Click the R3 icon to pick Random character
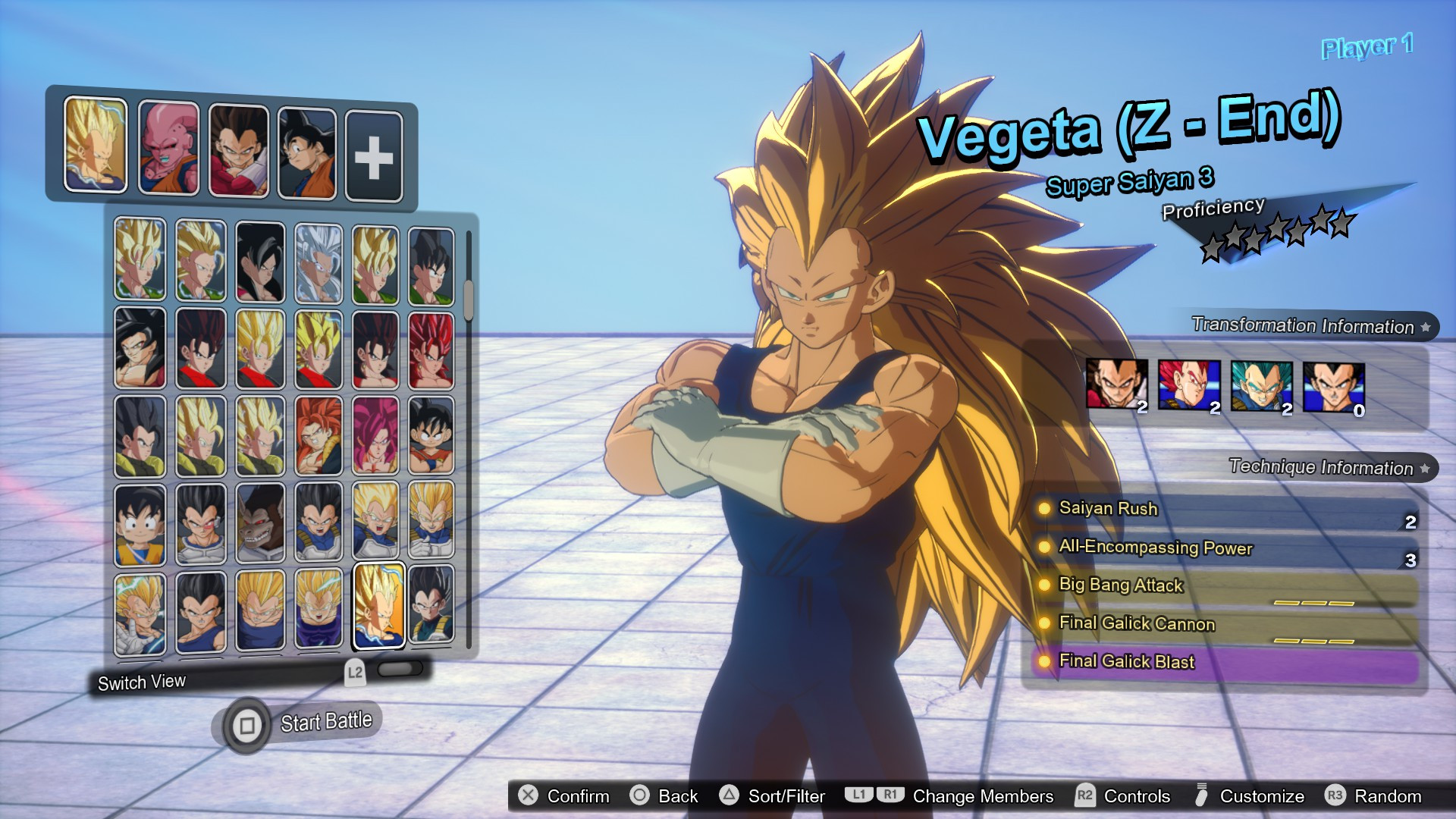 click(1337, 796)
